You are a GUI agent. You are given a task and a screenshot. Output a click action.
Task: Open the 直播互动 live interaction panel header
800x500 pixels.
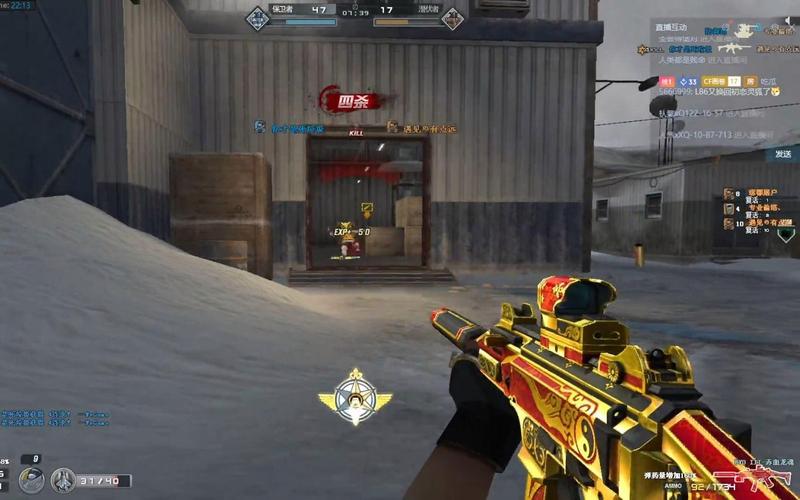[x=675, y=27]
